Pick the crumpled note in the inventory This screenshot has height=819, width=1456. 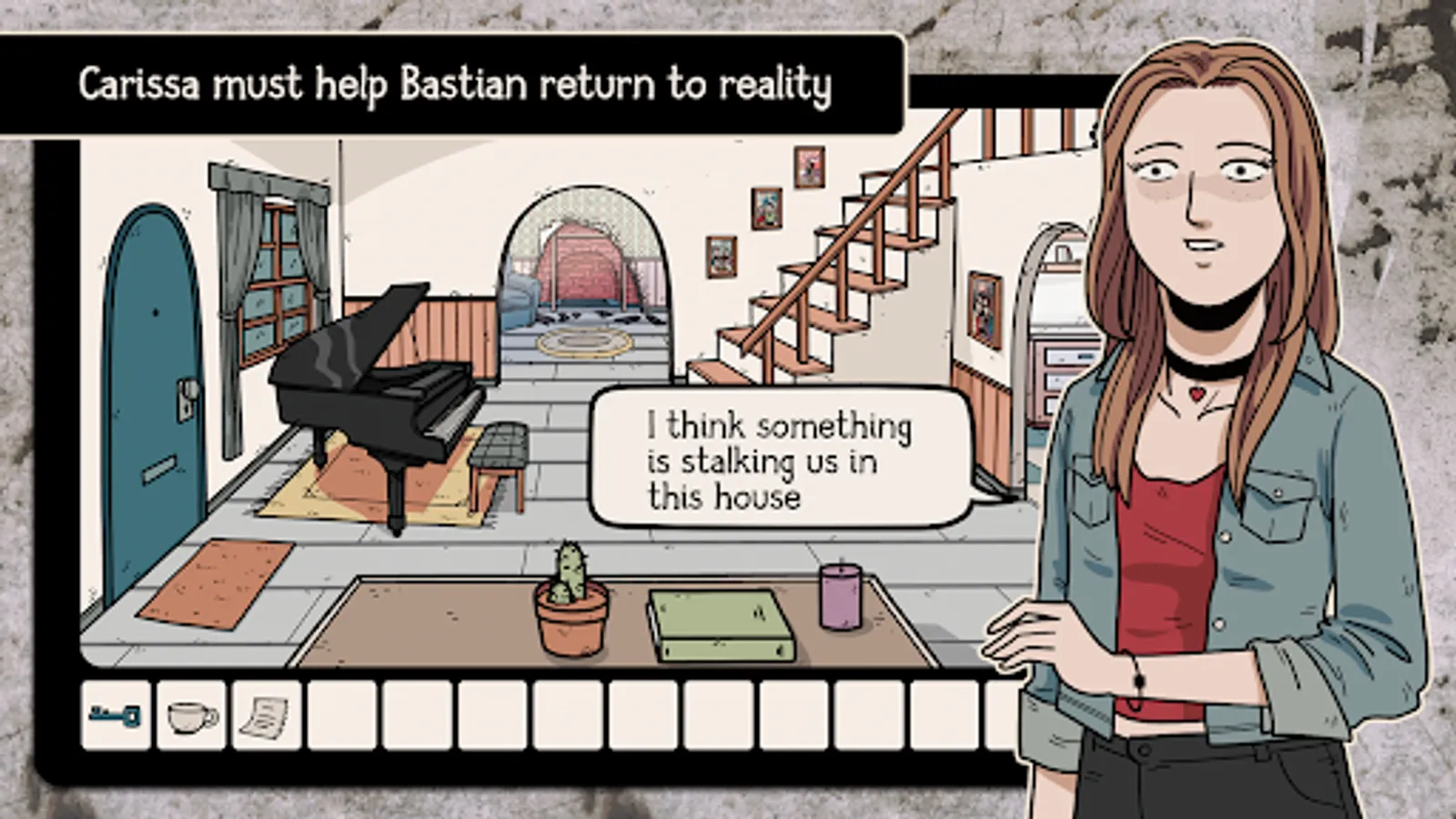pyautogui.click(x=265, y=716)
